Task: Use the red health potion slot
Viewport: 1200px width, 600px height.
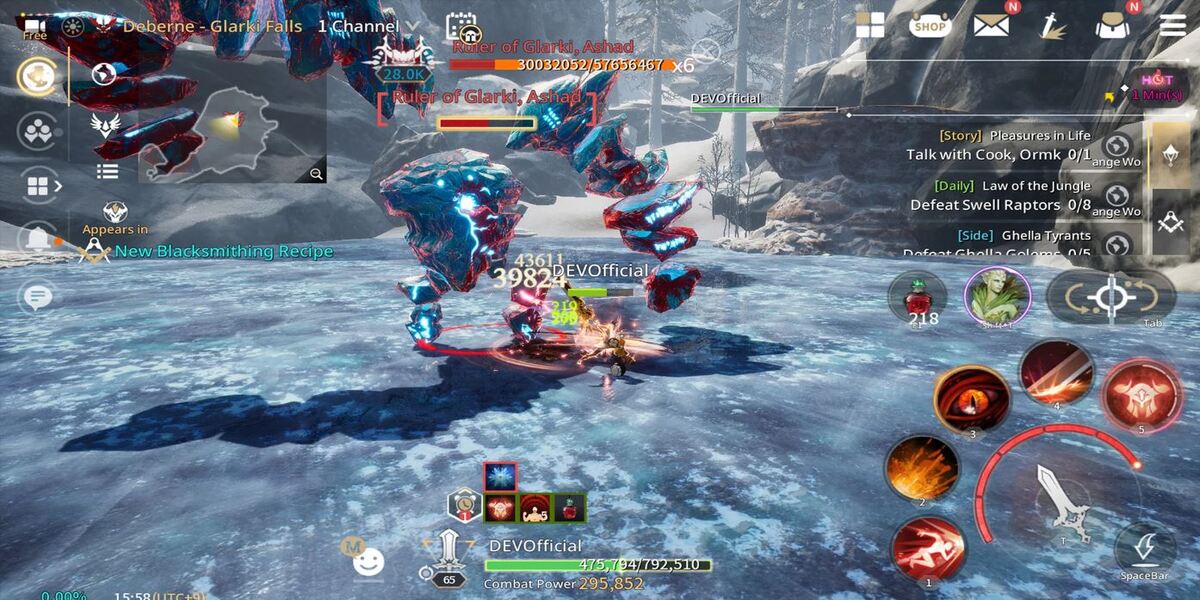Action: pyautogui.click(x=917, y=297)
